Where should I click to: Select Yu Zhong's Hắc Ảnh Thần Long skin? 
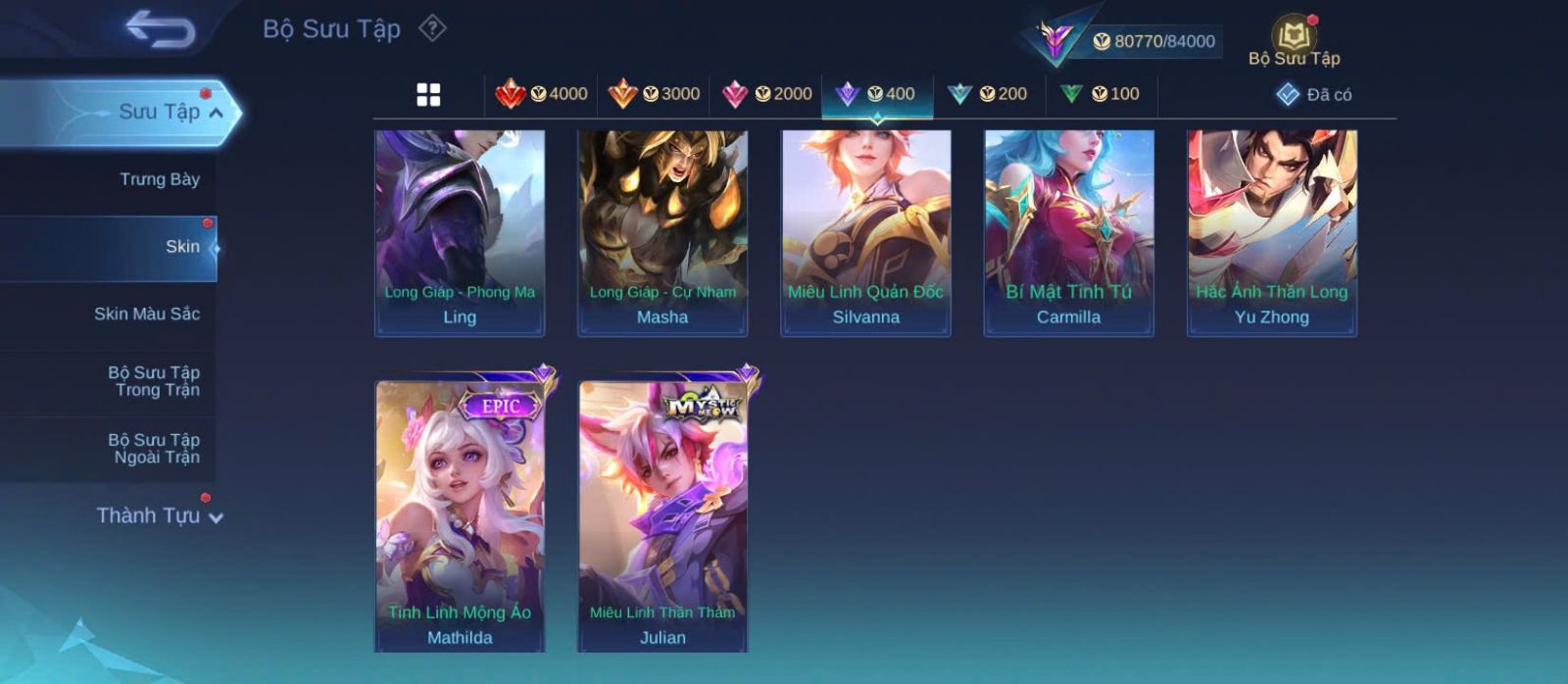click(x=1272, y=233)
